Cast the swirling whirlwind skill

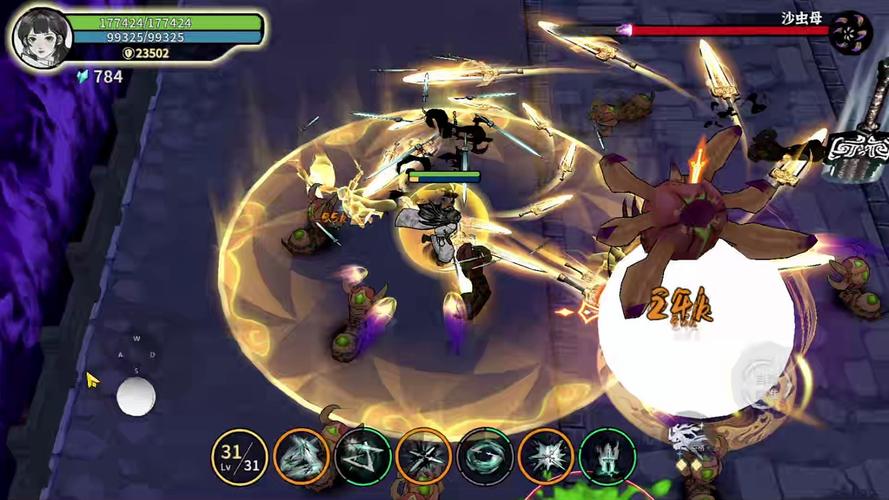(x=485, y=457)
